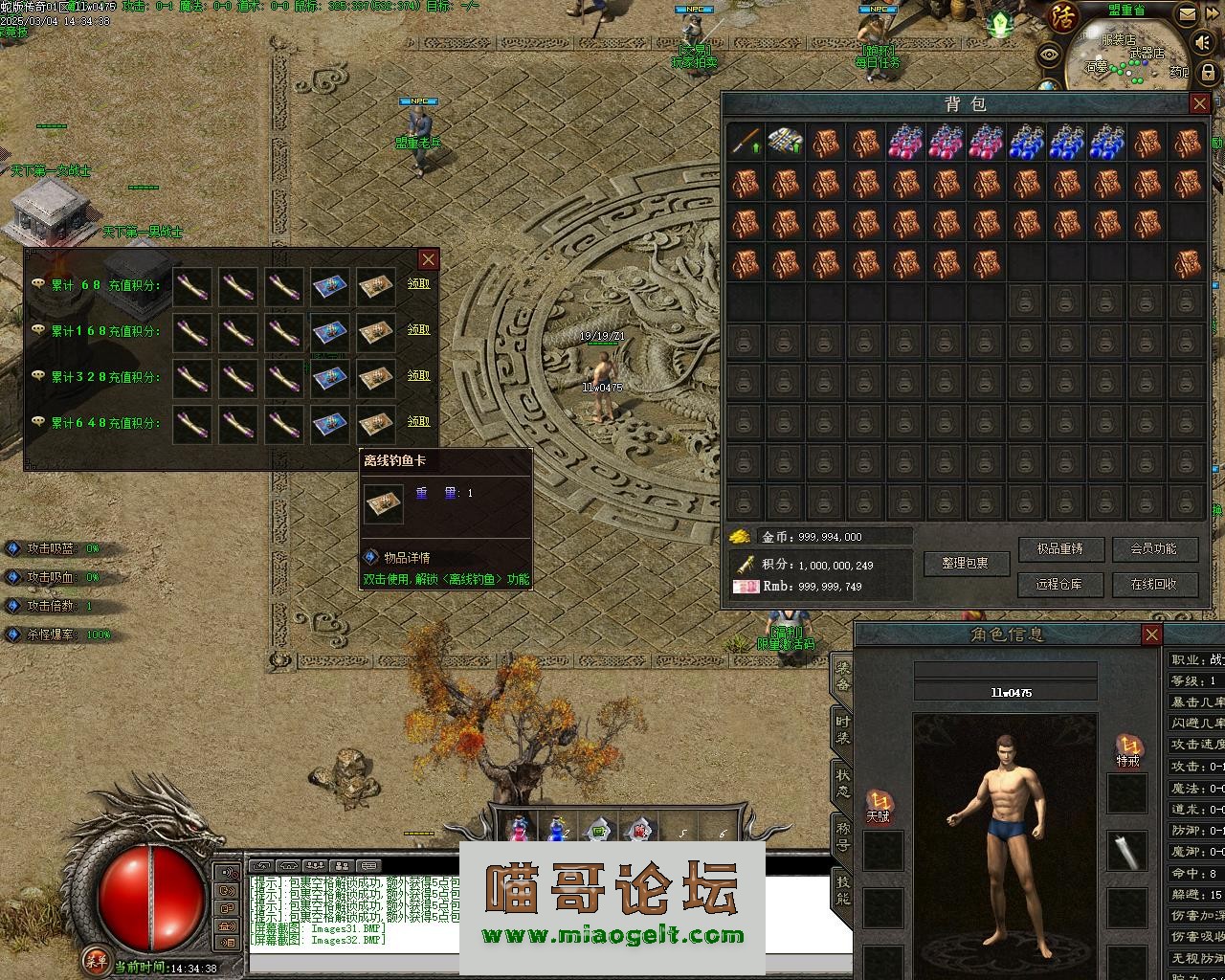Open the 活 activity icon
1225x980 pixels.
click(1063, 17)
